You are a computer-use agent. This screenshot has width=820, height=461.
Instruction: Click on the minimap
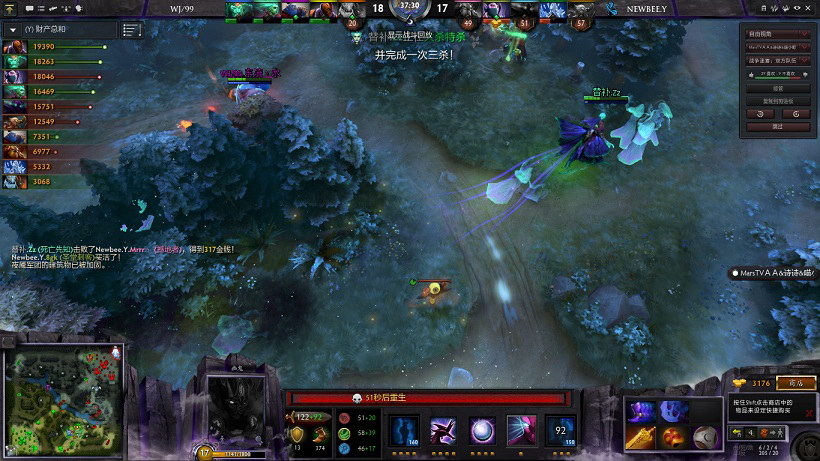coord(64,397)
